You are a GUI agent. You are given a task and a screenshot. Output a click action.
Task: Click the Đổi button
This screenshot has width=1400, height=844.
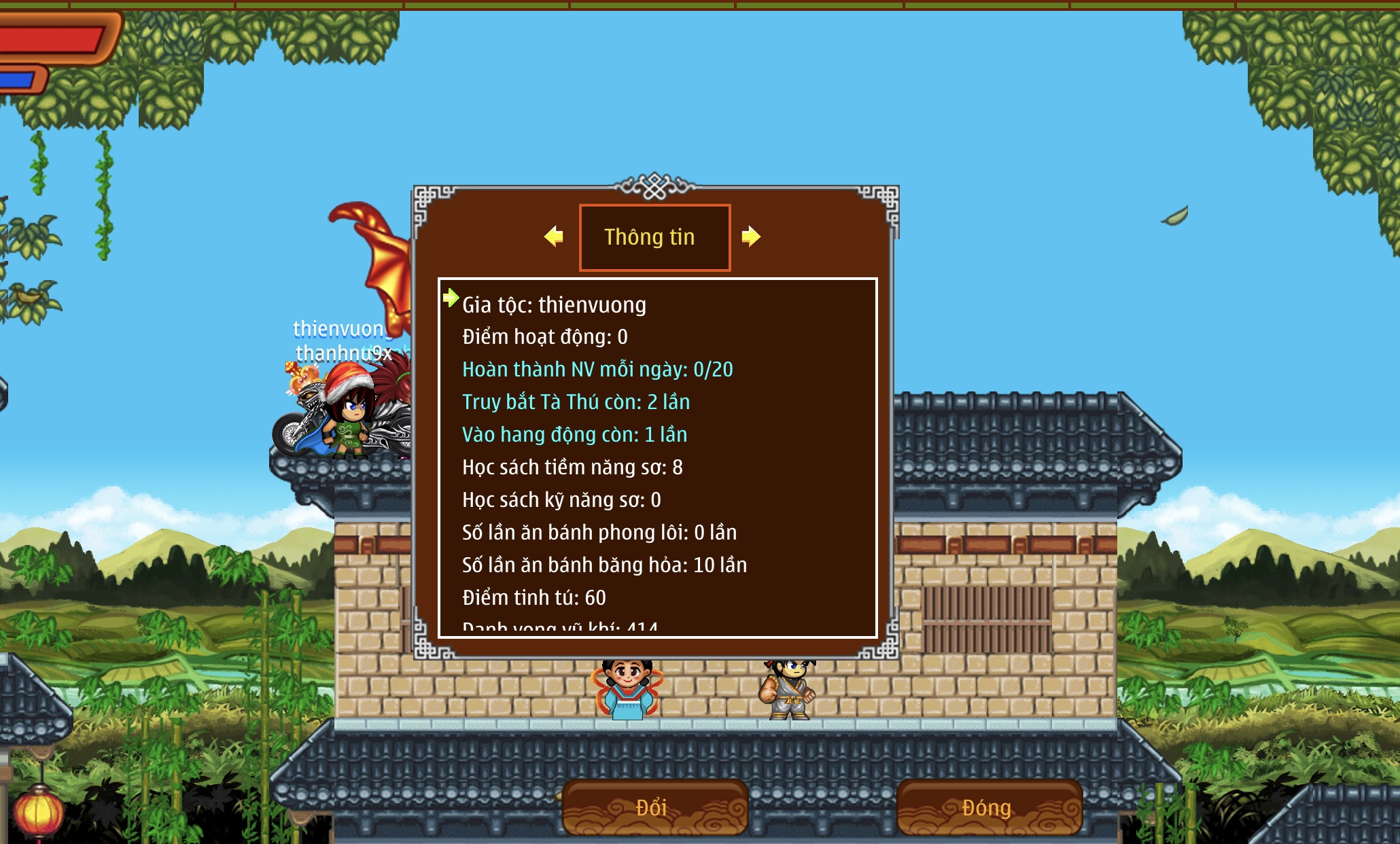click(x=654, y=808)
